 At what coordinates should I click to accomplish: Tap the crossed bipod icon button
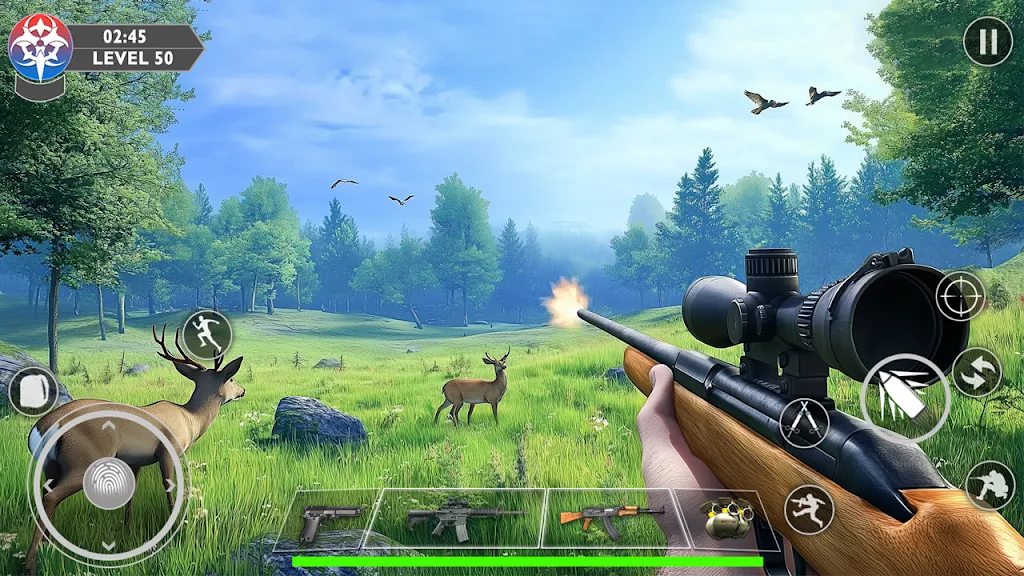pos(804,422)
